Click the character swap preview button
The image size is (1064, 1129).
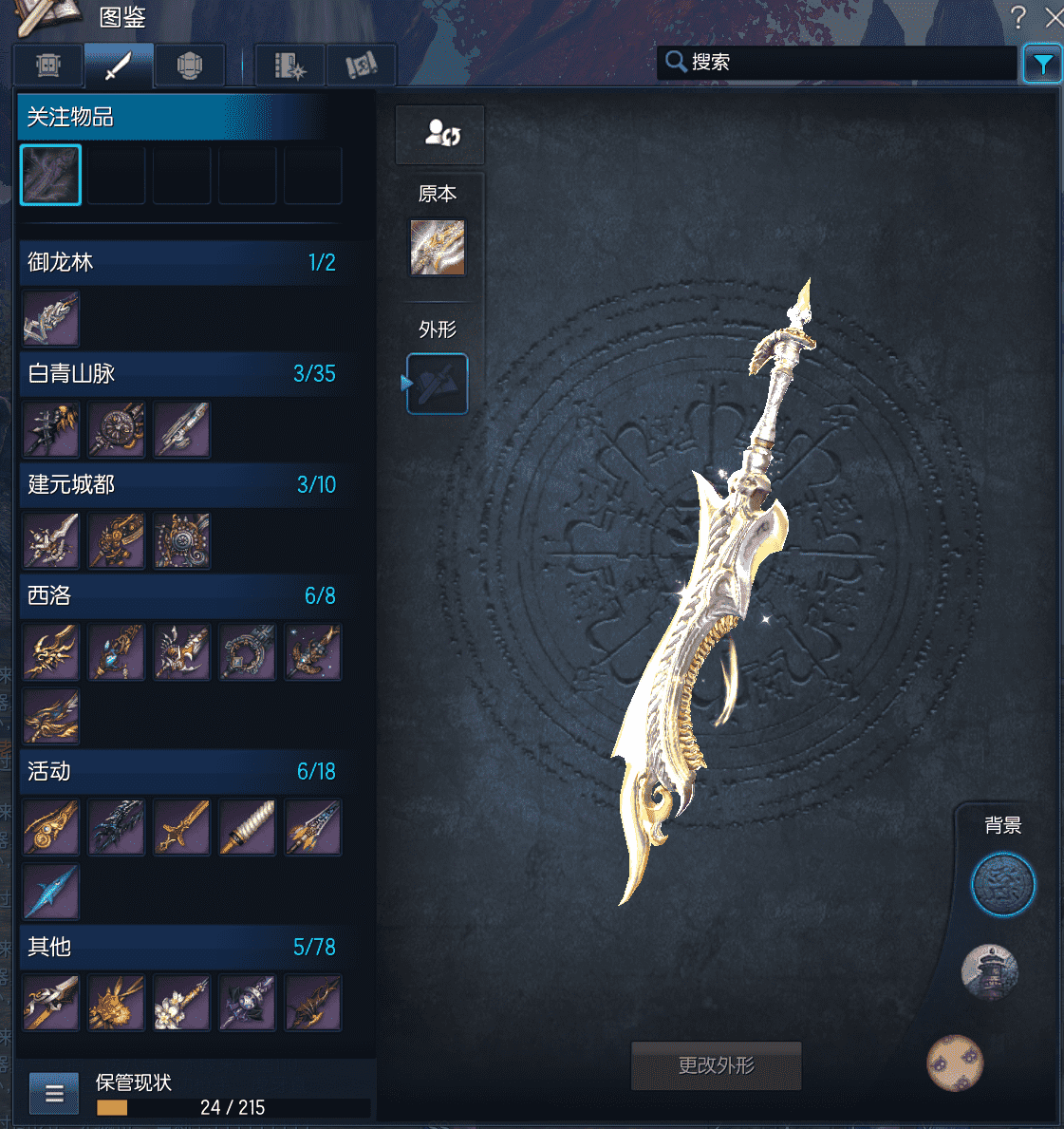coord(440,134)
